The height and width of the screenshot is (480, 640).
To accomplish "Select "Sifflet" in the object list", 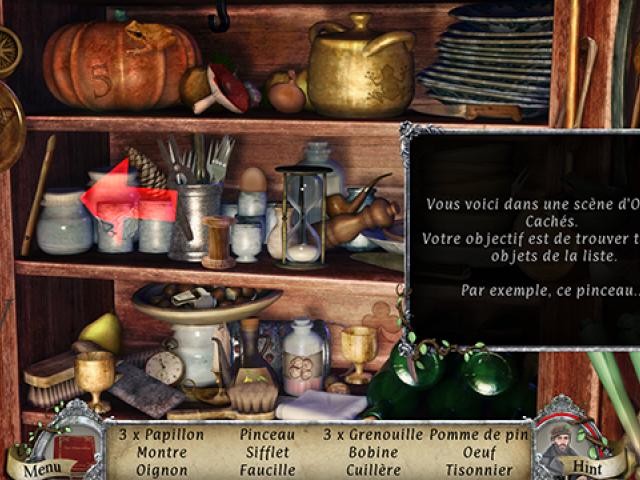I will [267, 452].
